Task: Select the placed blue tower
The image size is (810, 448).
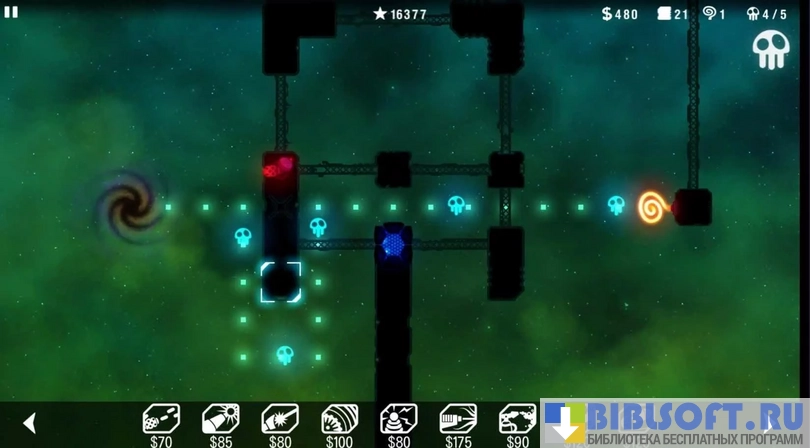Action: click(393, 244)
